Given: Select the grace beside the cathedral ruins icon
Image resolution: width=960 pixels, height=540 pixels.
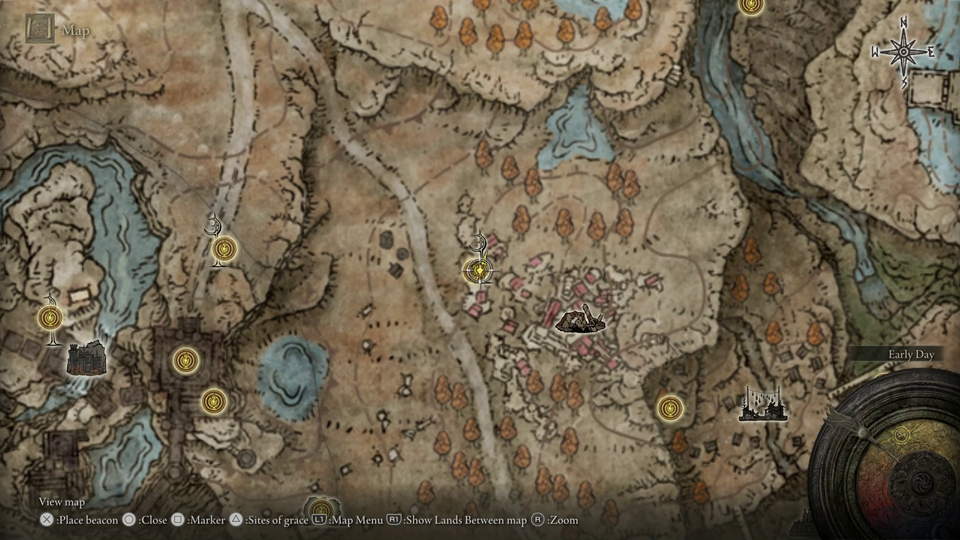Looking at the screenshot, I should coord(671,408).
